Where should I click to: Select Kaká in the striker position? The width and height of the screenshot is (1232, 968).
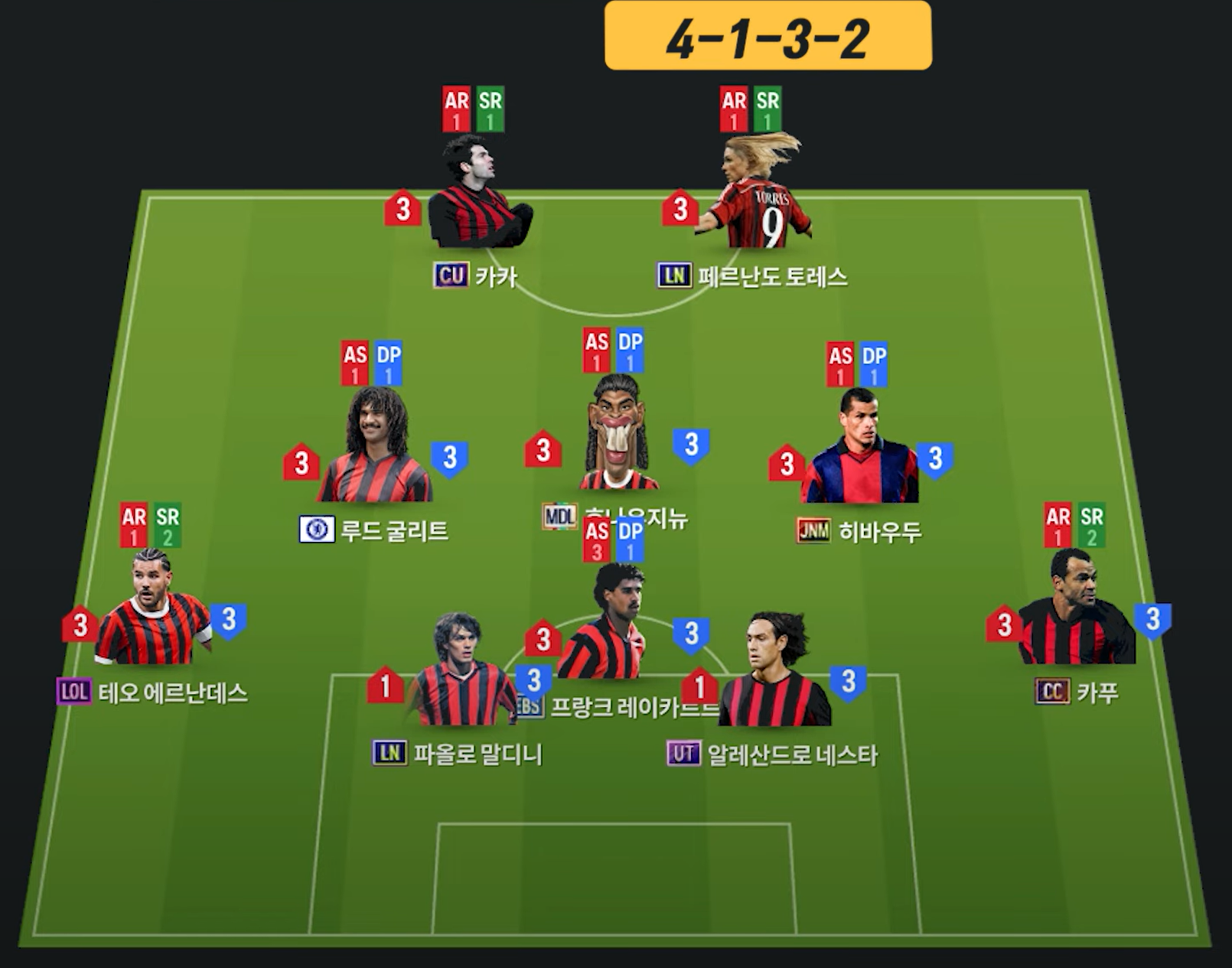(x=478, y=195)
